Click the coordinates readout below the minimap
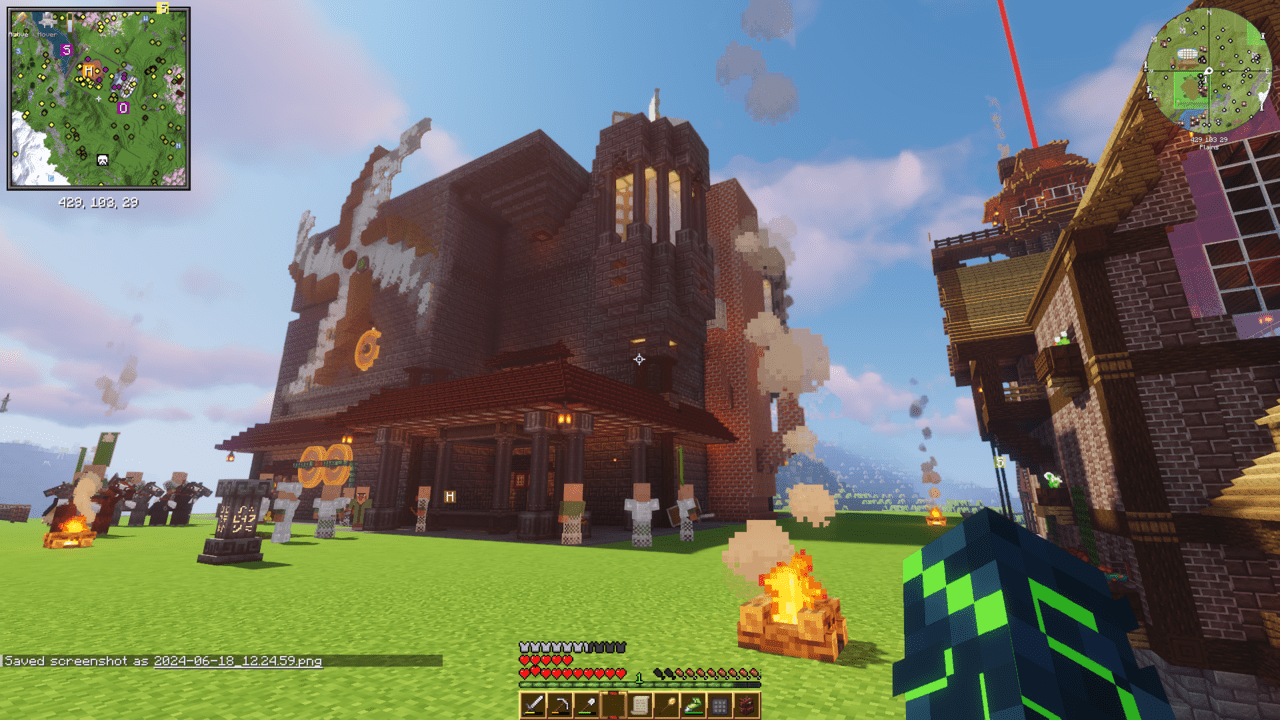This screenshot has width=1280, height=720. coord(99,202)
